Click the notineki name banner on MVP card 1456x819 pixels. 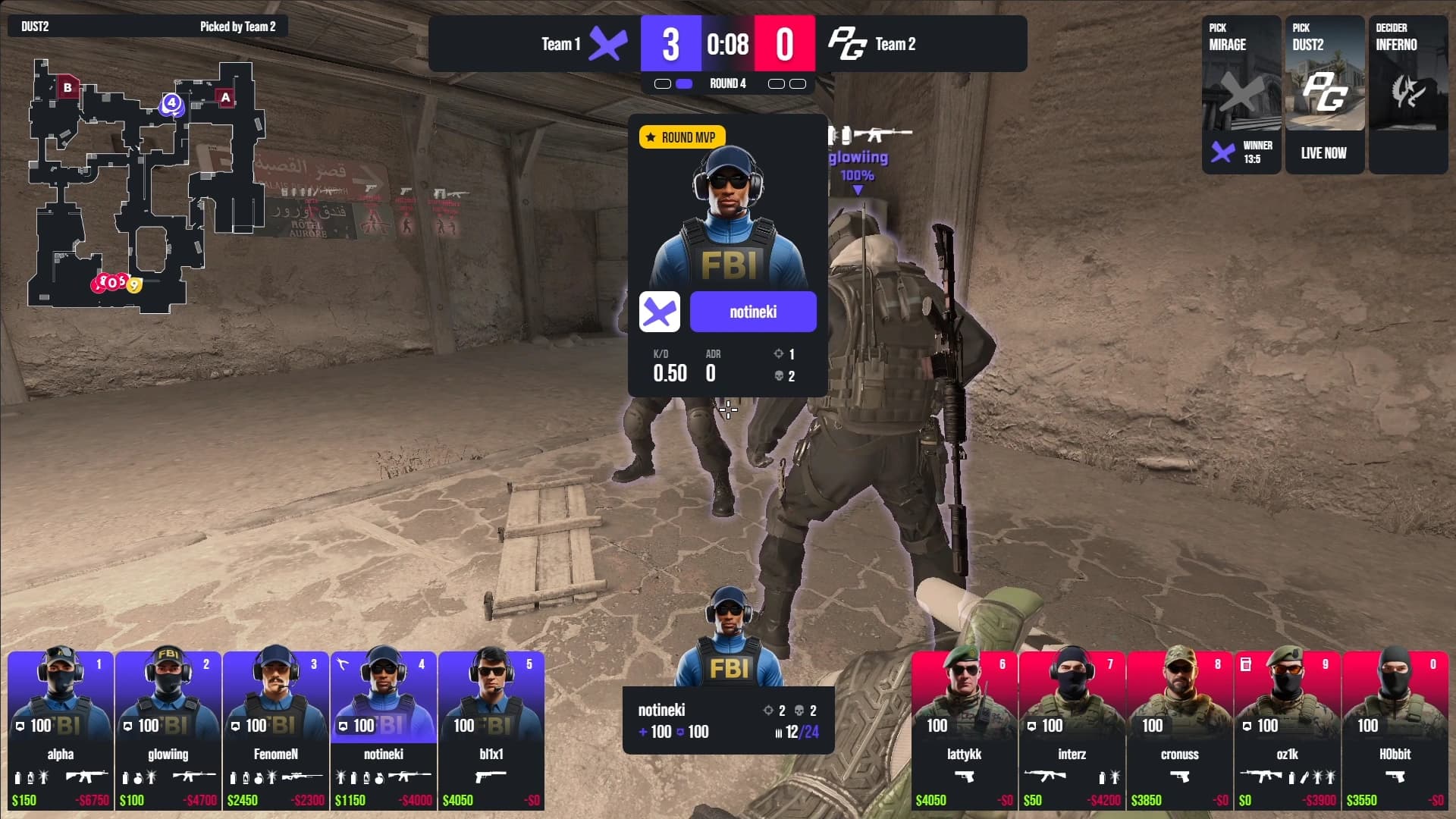click(x=753, y=312)
